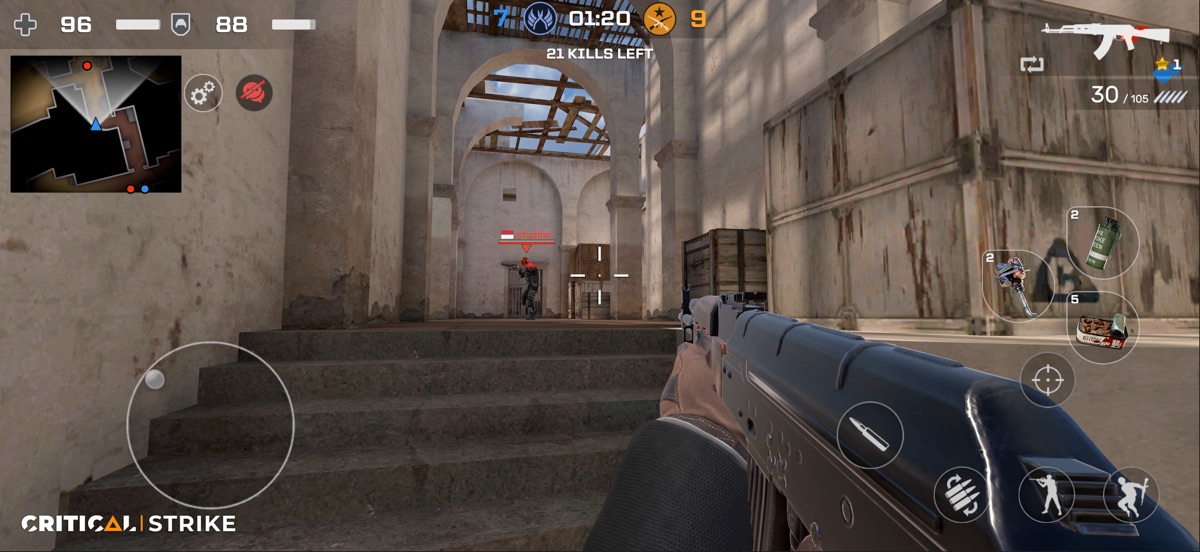The width and height of the screenshot is (1200, 552).
Task: Fire using the bullet button
Action: pyautogui.click(x=870, y=435)
